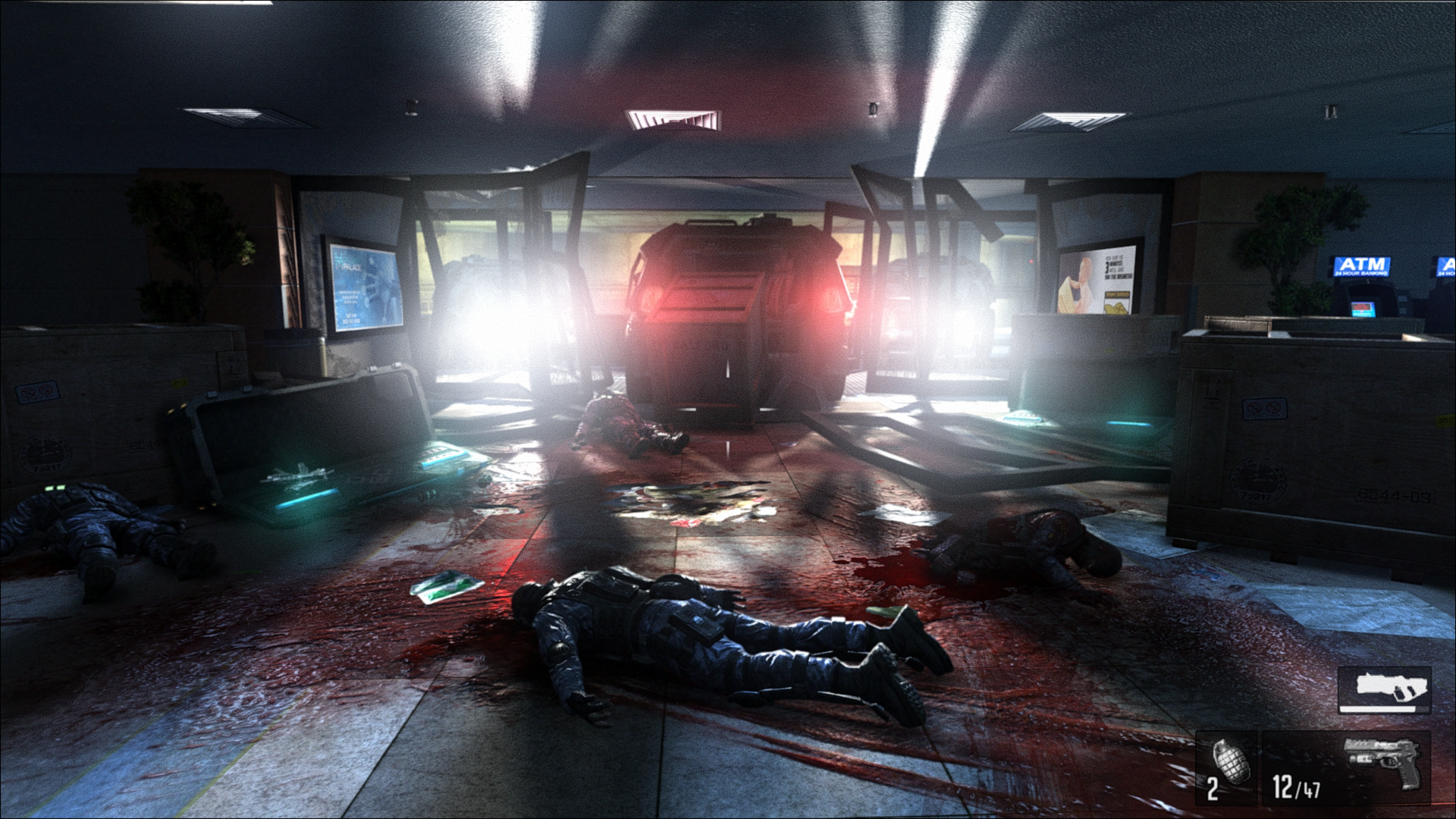Select the frag grenade slot
Viewport: 1456px width, 819px height.
coord(1225,766)
